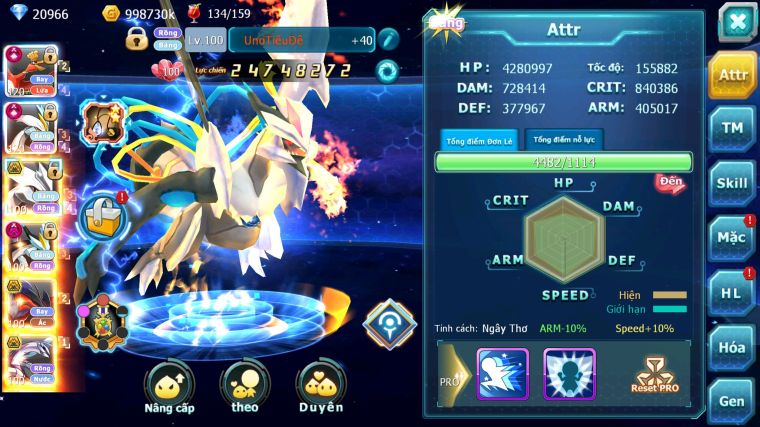Viewport: 760px width, 427px height.
Task: Open the blue diamond emblem button
Action: 389,324
